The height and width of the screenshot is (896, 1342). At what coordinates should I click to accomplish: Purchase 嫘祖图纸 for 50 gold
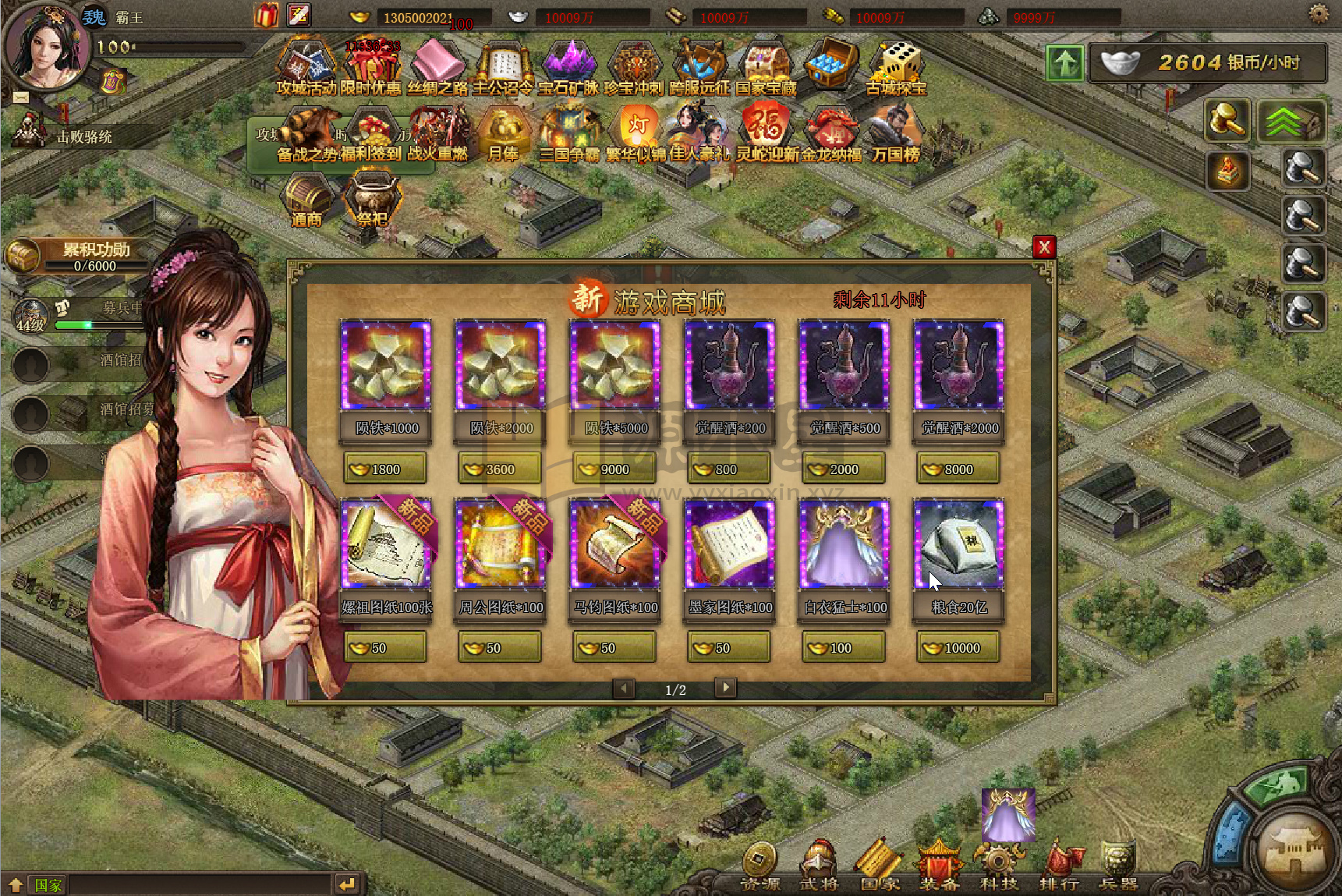(x=385, y=647)
